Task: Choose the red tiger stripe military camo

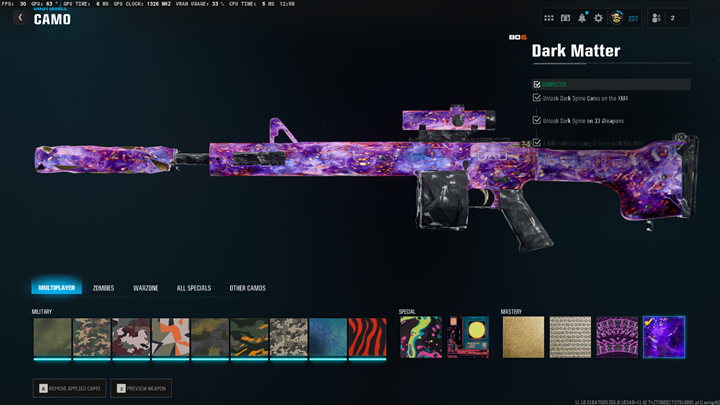Action: 367,337
